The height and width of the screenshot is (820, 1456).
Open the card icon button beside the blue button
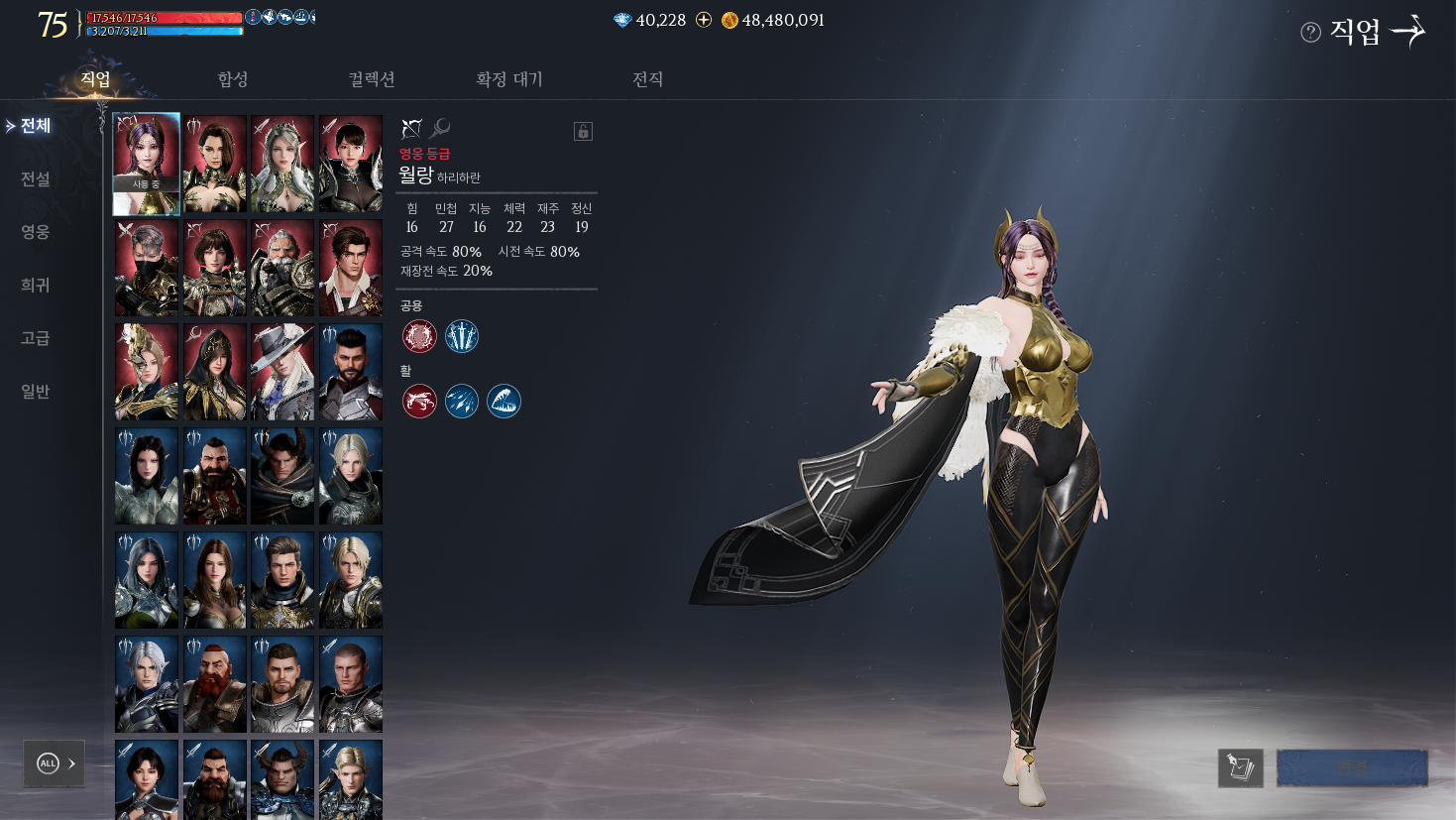pyautogui.click(x=1240, y=767)
